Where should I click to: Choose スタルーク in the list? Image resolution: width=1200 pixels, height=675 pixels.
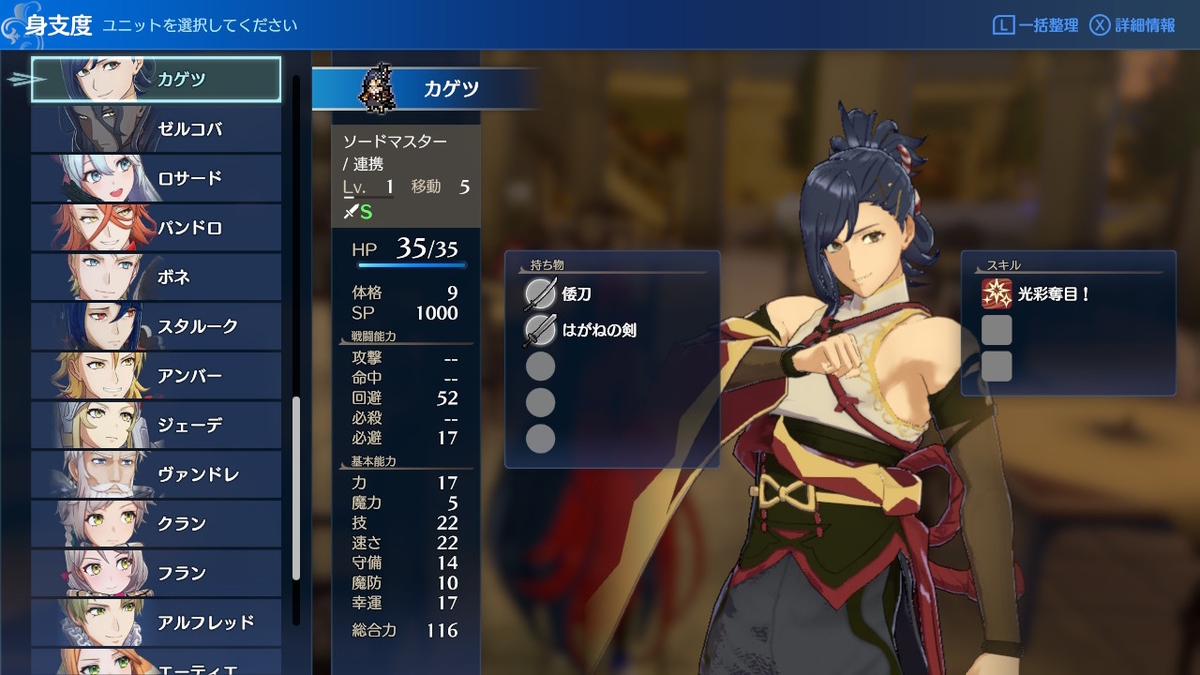click(x=156, y=326)
